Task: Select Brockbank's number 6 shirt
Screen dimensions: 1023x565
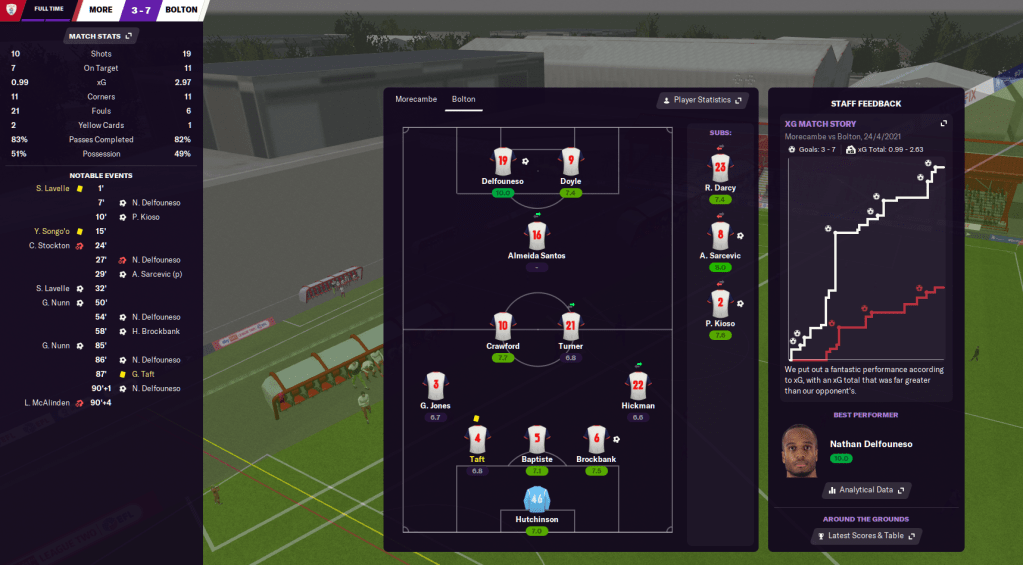Action: pos(596,439)
